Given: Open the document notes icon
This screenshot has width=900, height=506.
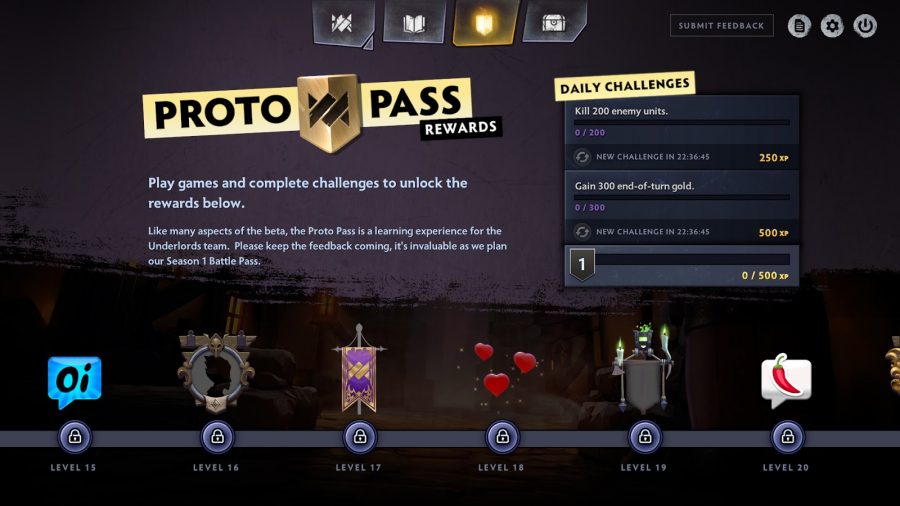Looking at the screenshot, I should tap(799, 26).
